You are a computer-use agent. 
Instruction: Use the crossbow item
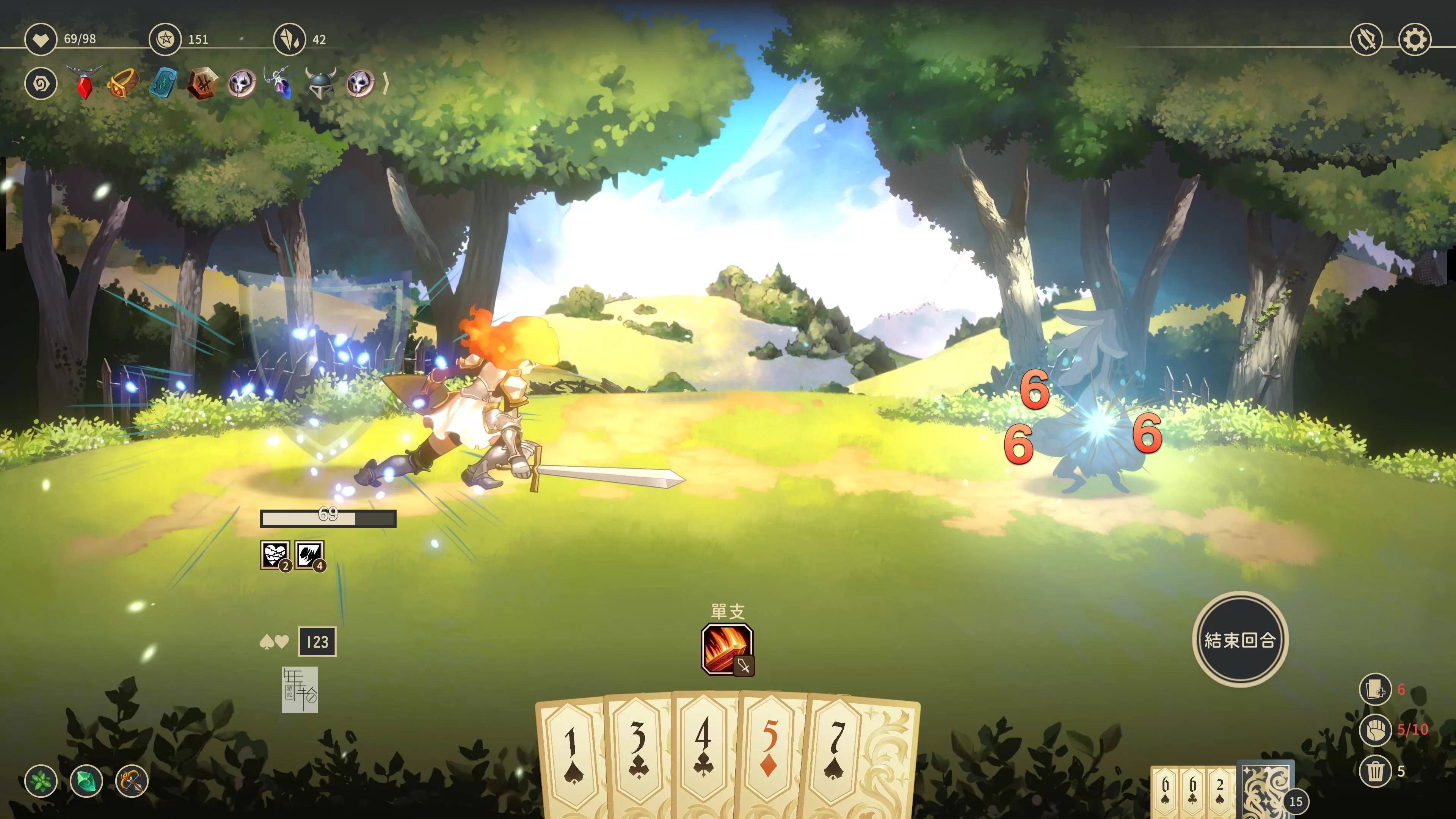click(132, 781)
